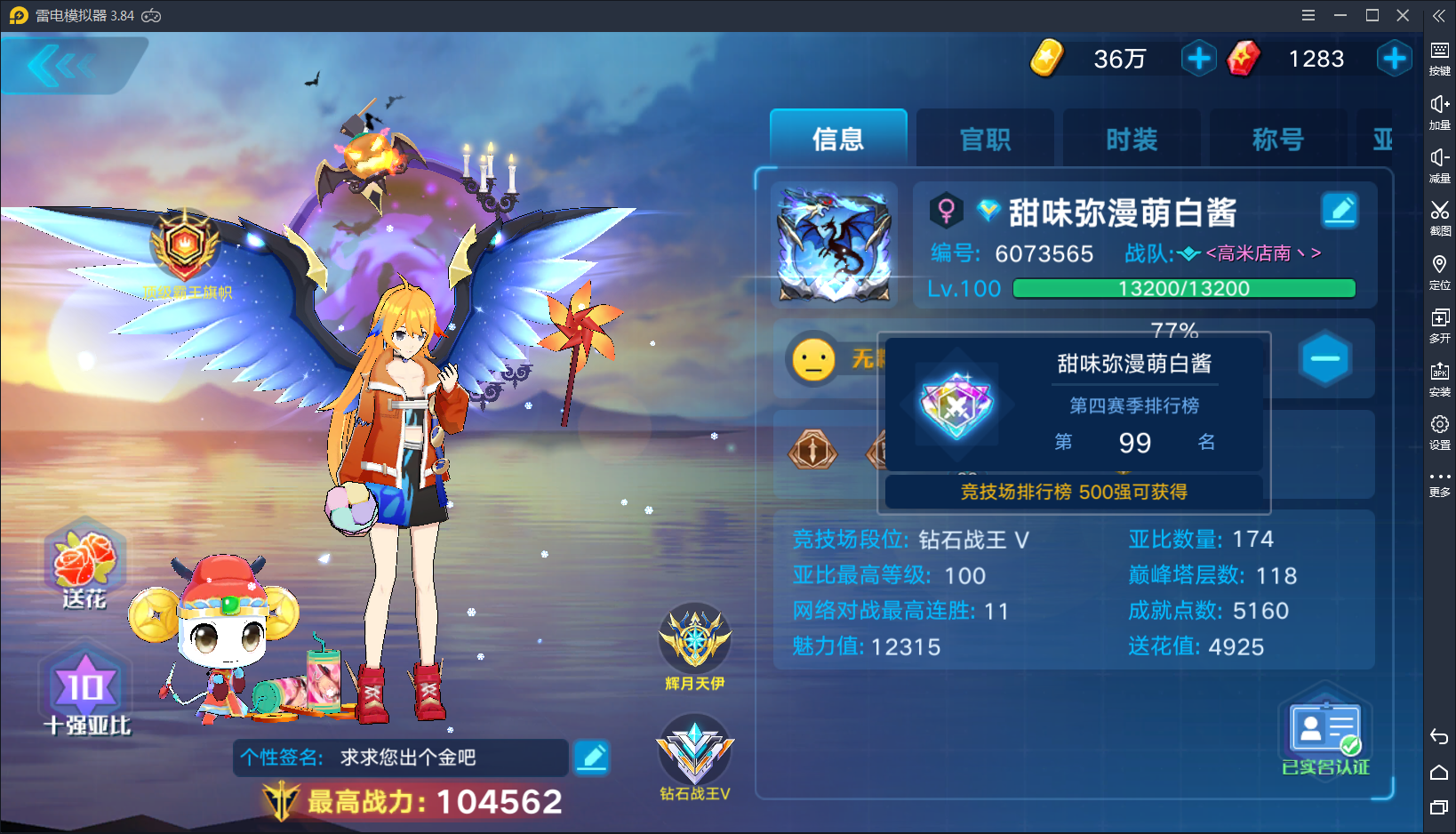Click the blue minus button beside the popup

(x=1324, y=358)
